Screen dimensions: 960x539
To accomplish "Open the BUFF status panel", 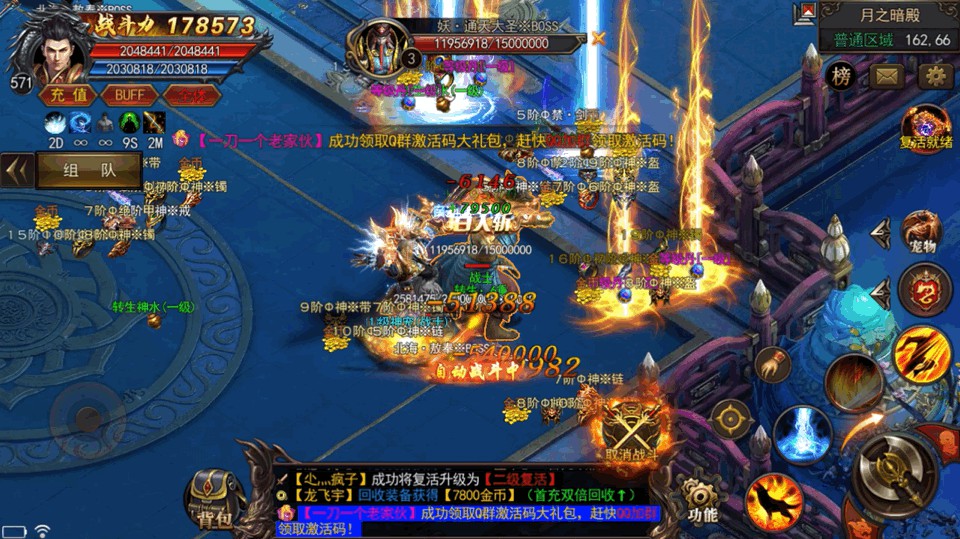I will click(130, 95).
